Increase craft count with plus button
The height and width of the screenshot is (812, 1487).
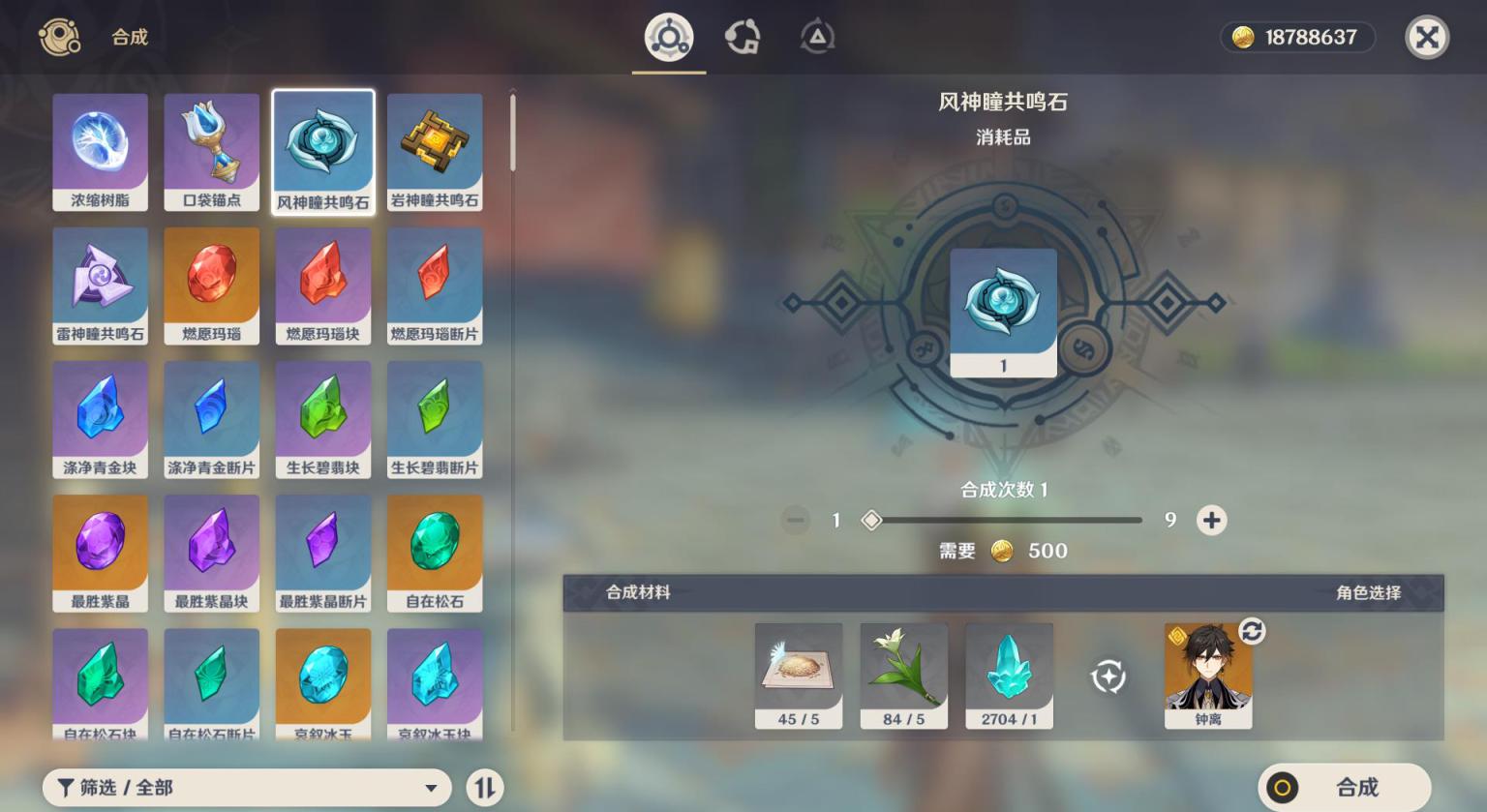tap(1211, 521)
